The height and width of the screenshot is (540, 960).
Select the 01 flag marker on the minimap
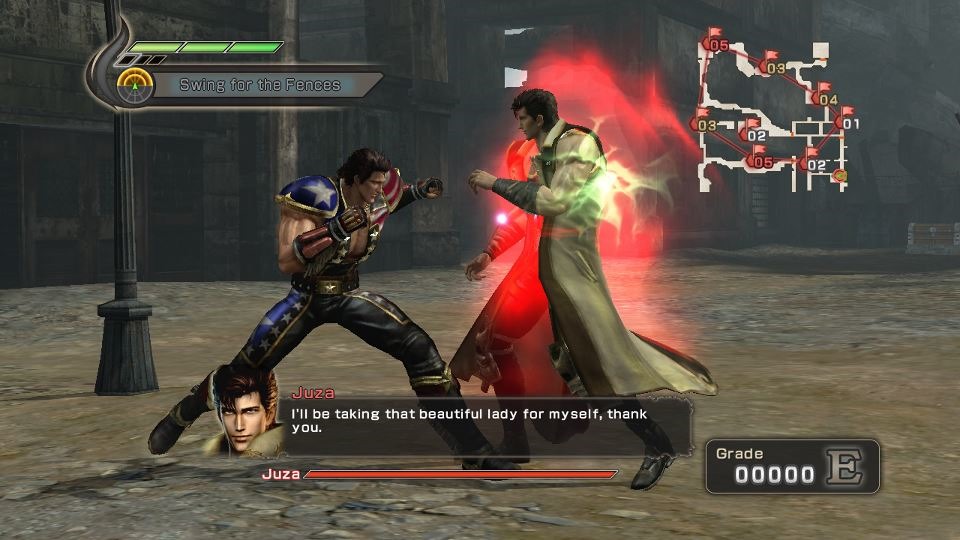[x=848, y=122]
